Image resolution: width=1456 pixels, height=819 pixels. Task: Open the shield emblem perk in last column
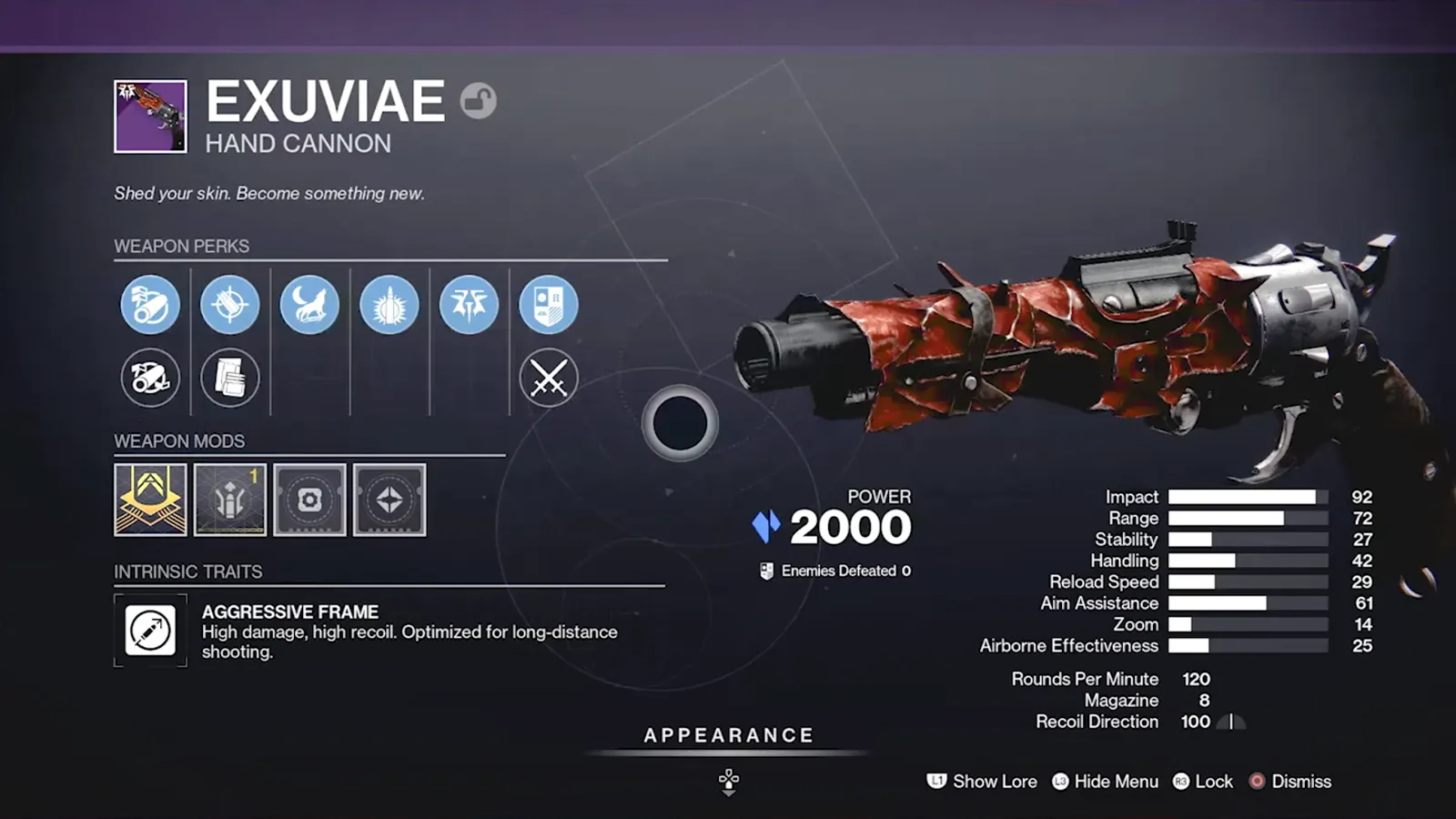pyautogui.click(x=549, y=305)
